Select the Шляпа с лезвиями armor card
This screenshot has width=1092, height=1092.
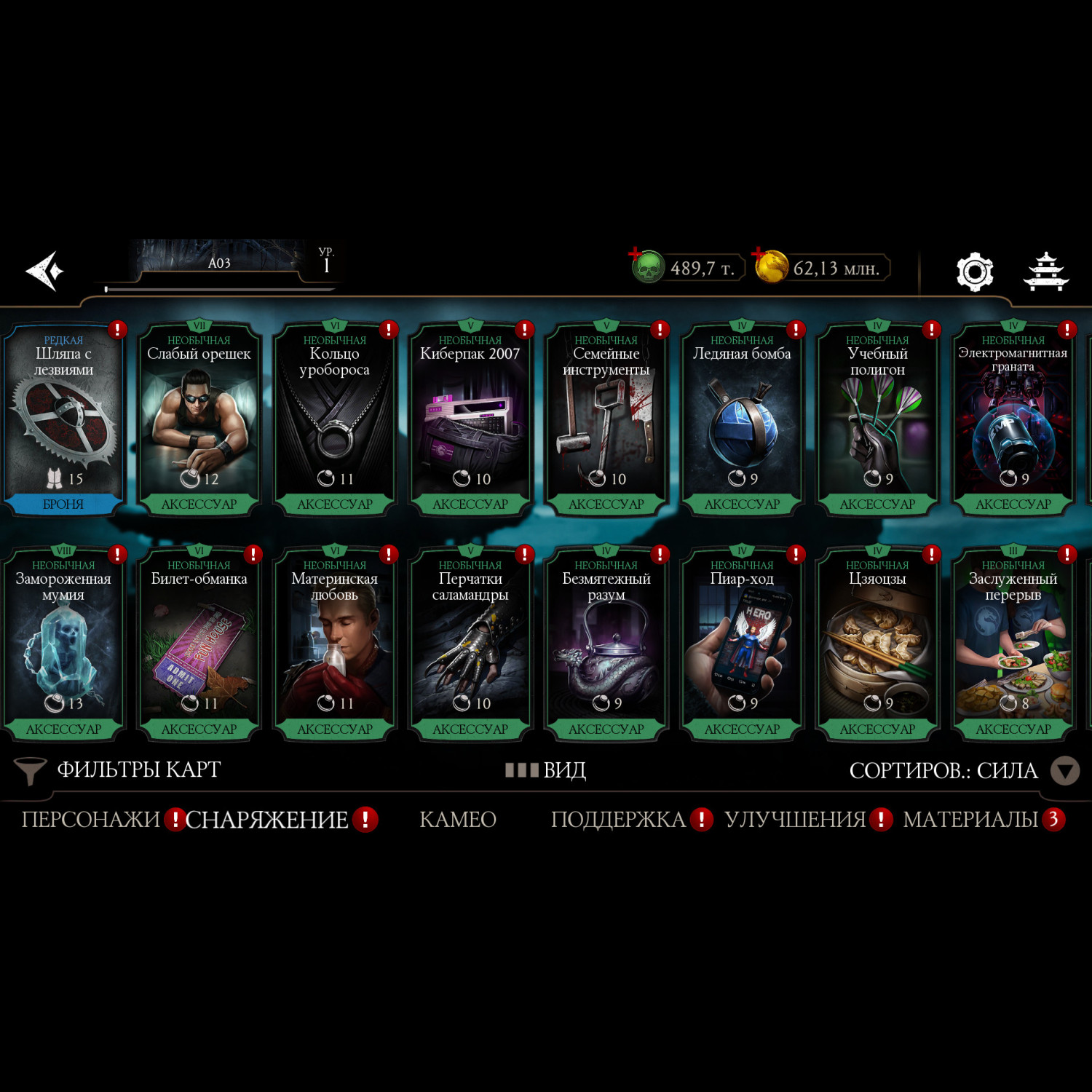point(63,420)
